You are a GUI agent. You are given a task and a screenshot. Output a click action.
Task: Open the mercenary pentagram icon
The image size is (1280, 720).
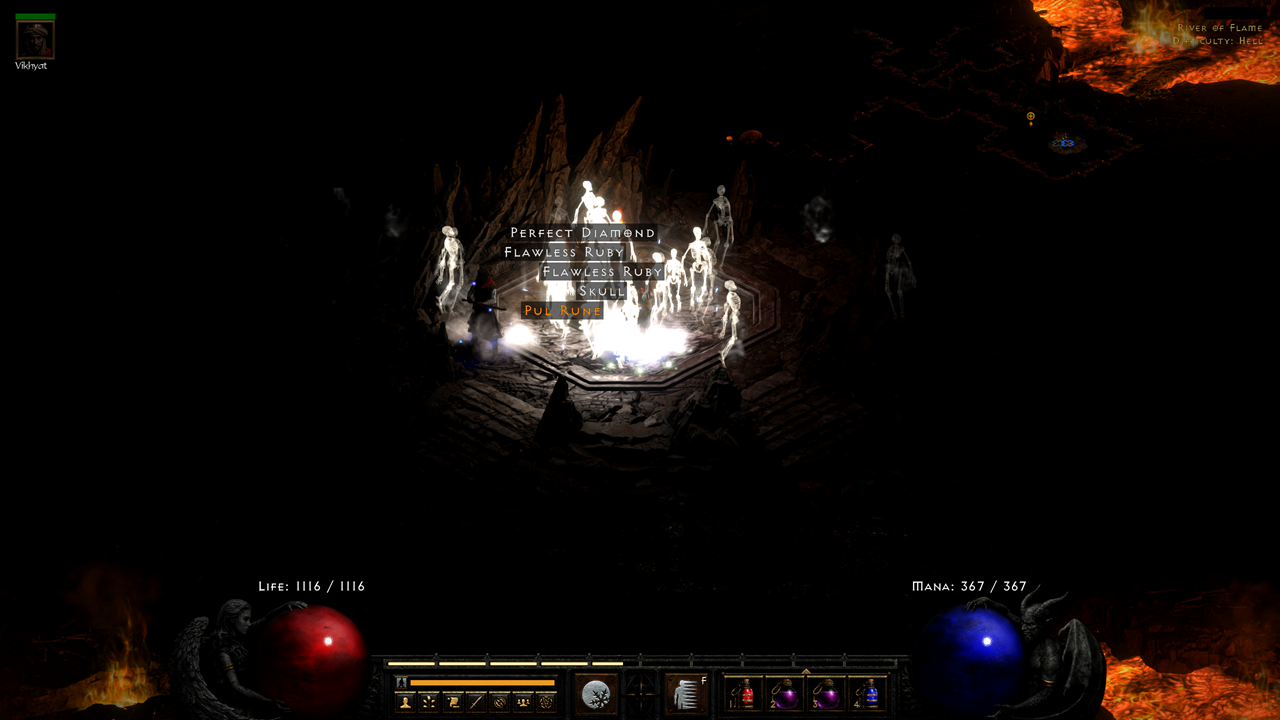547,701
